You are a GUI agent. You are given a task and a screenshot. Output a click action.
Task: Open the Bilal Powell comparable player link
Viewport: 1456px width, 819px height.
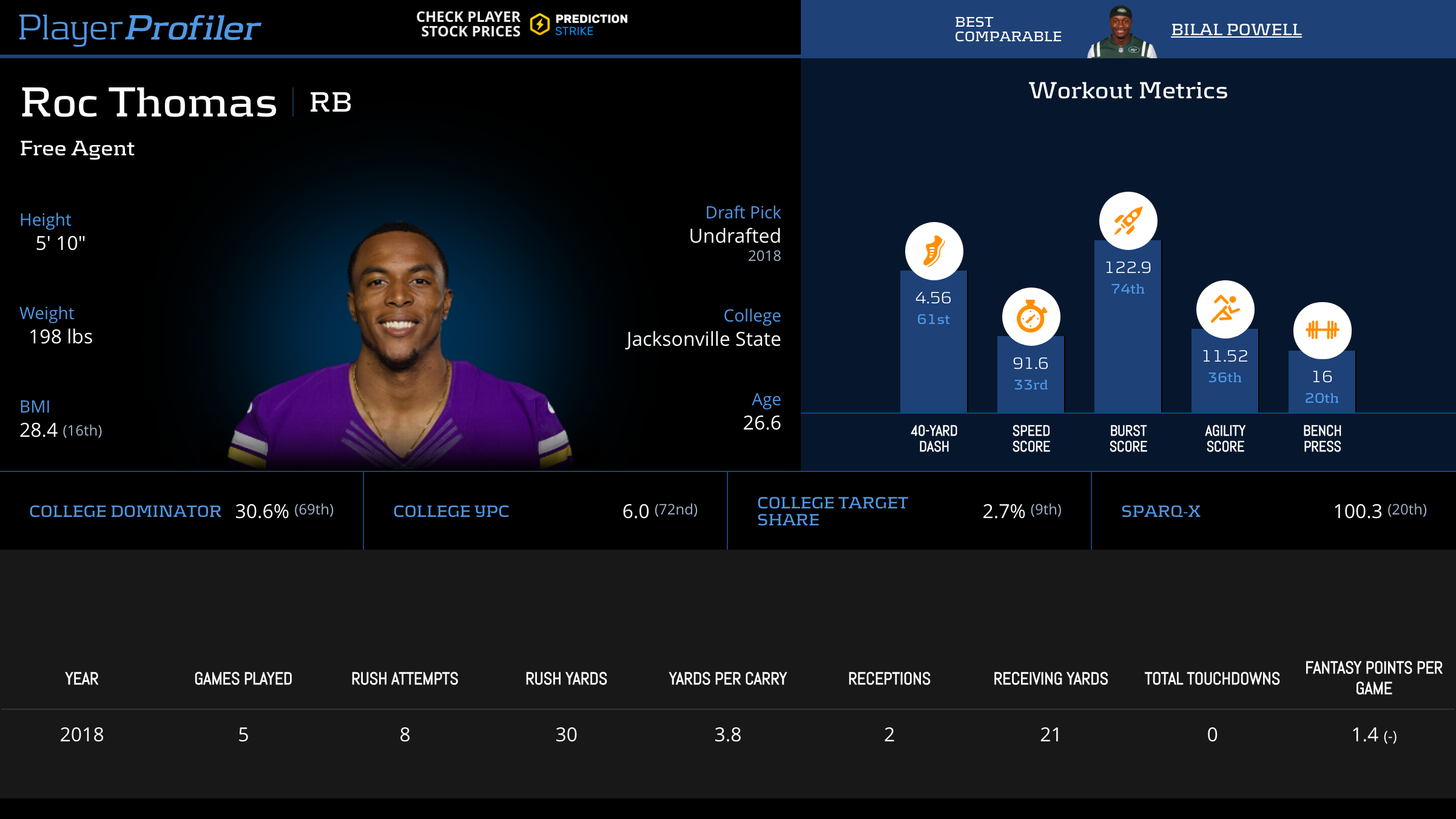[x=1236, y=29]
